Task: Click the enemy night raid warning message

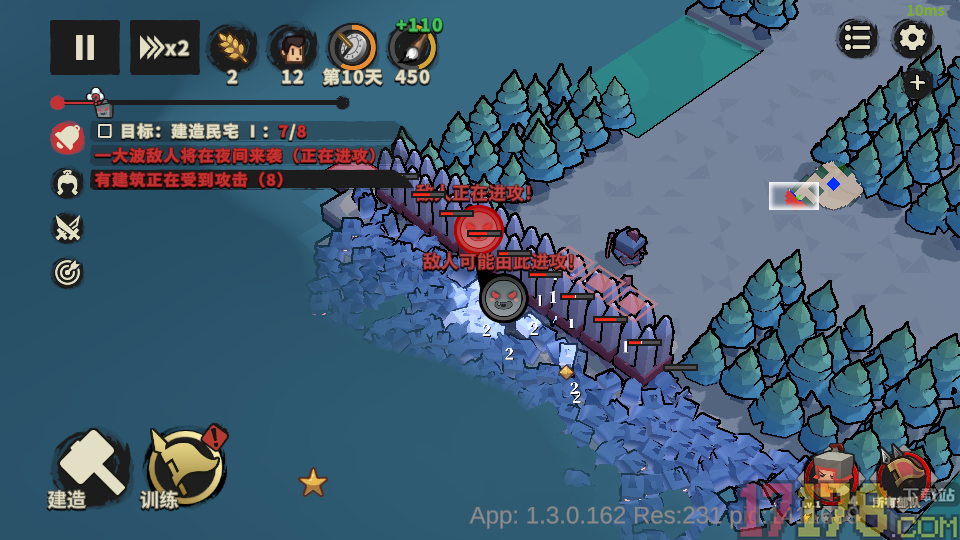Action: [x=236, y=156]
